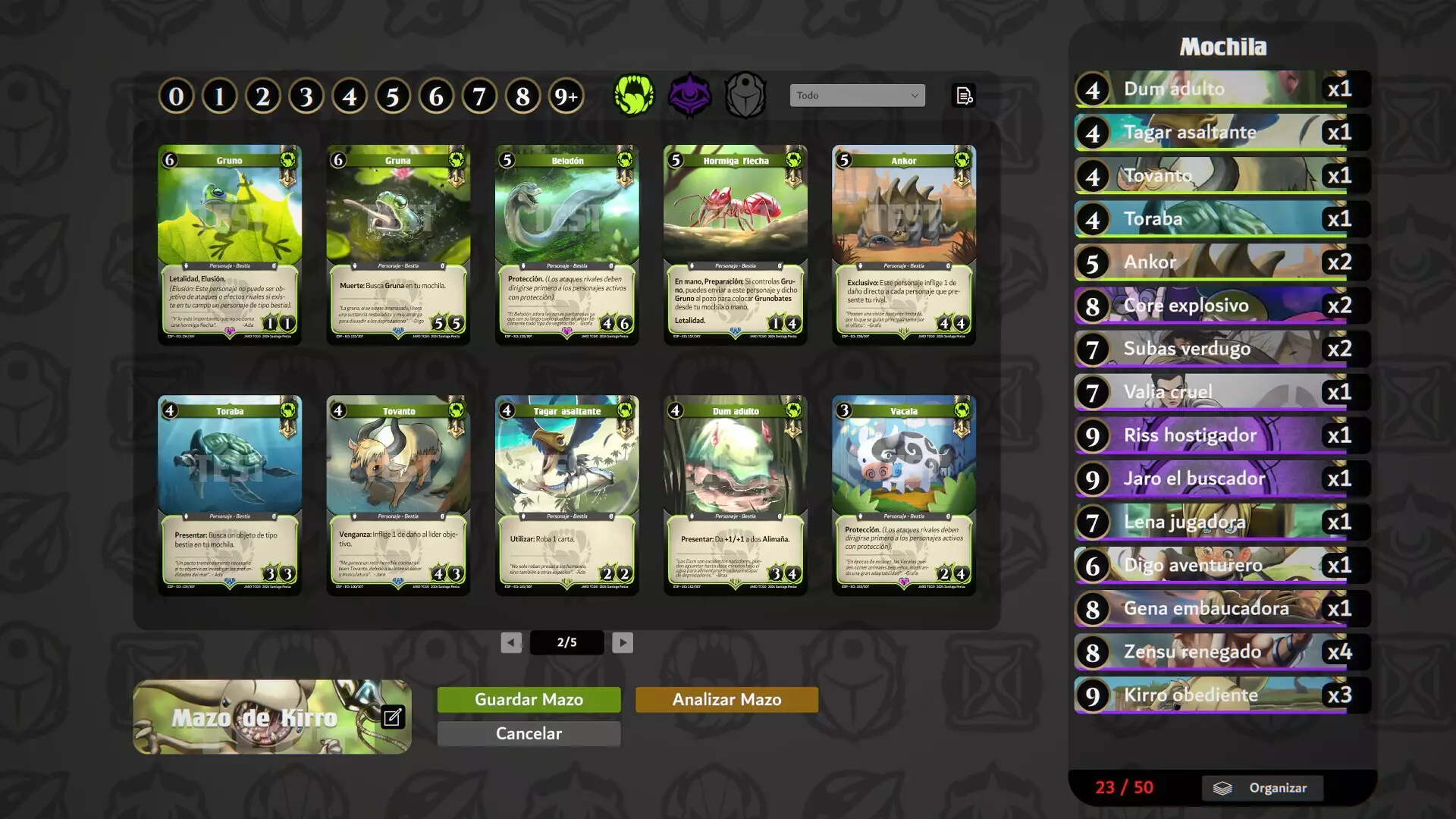Select the purple eye faction filter icon

pos(691,94)
